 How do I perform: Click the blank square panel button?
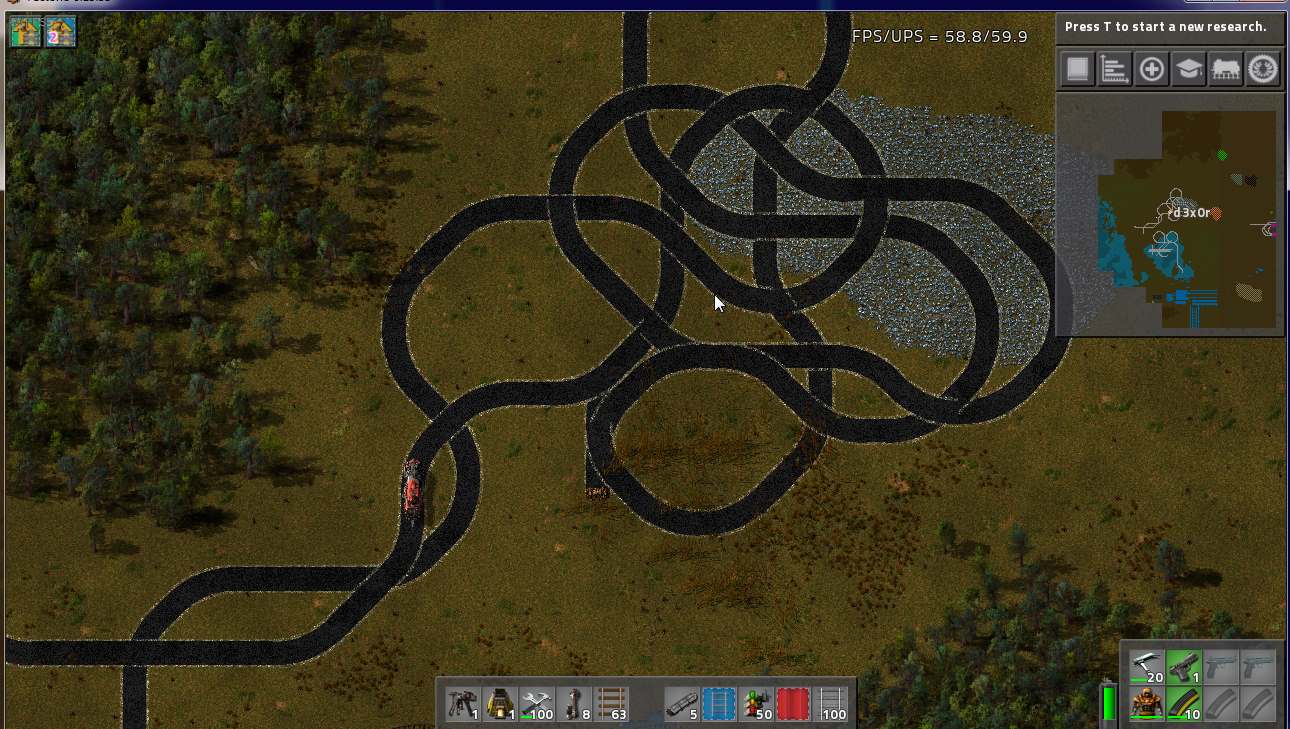click(1077, 69)
